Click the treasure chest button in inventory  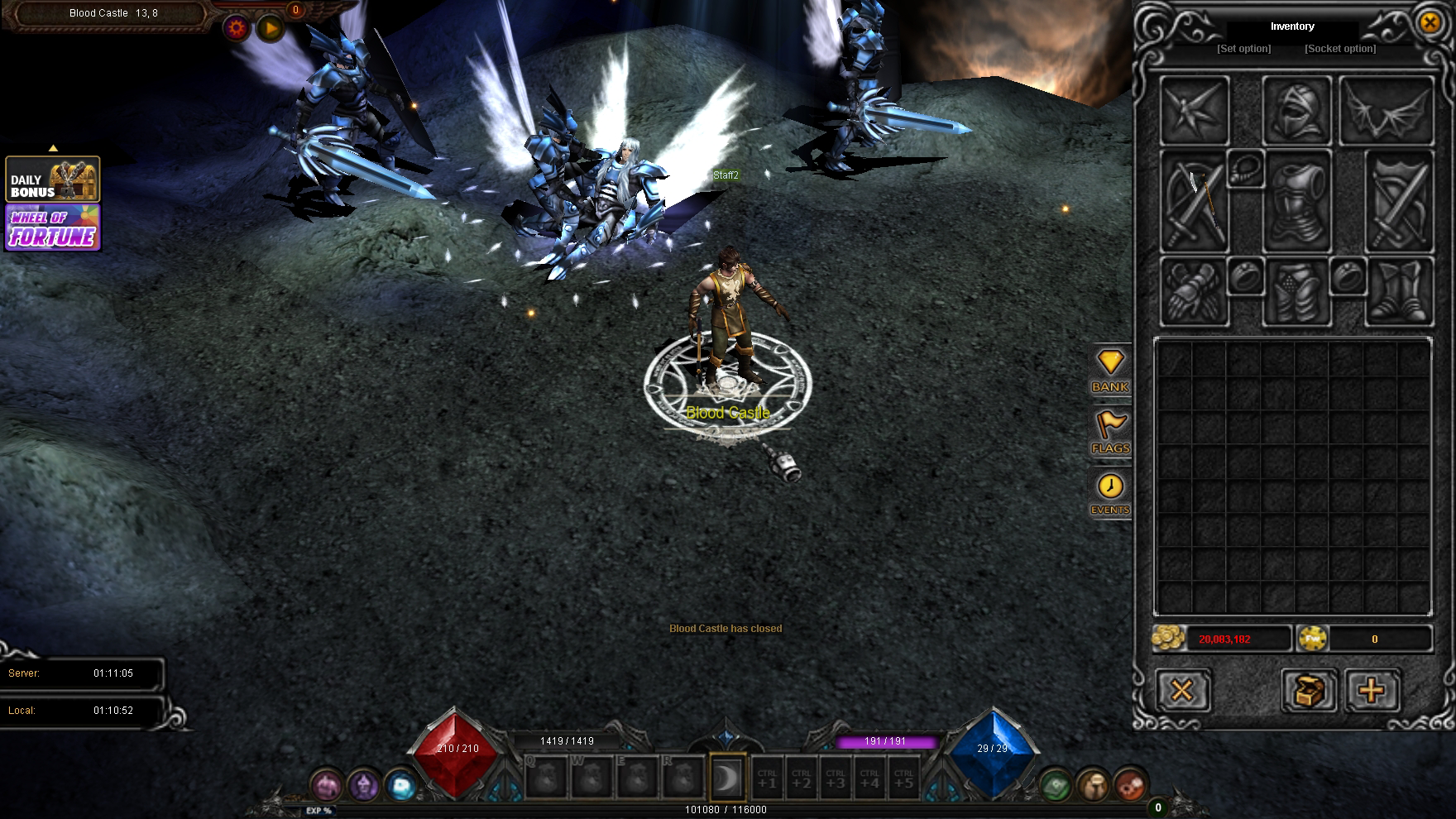click(x=1310, y=690)
